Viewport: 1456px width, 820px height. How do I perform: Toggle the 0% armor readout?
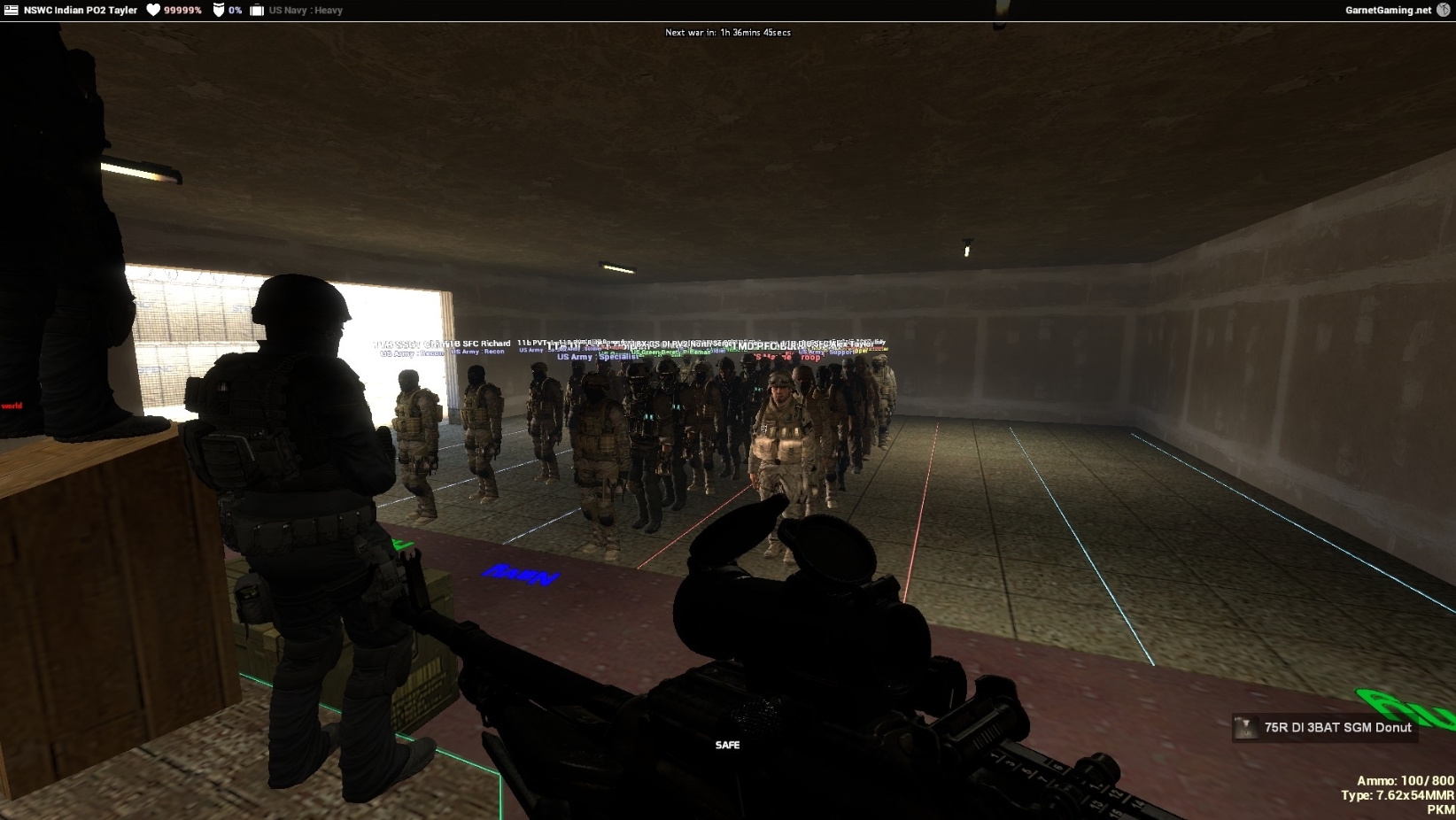click(235, 10)
